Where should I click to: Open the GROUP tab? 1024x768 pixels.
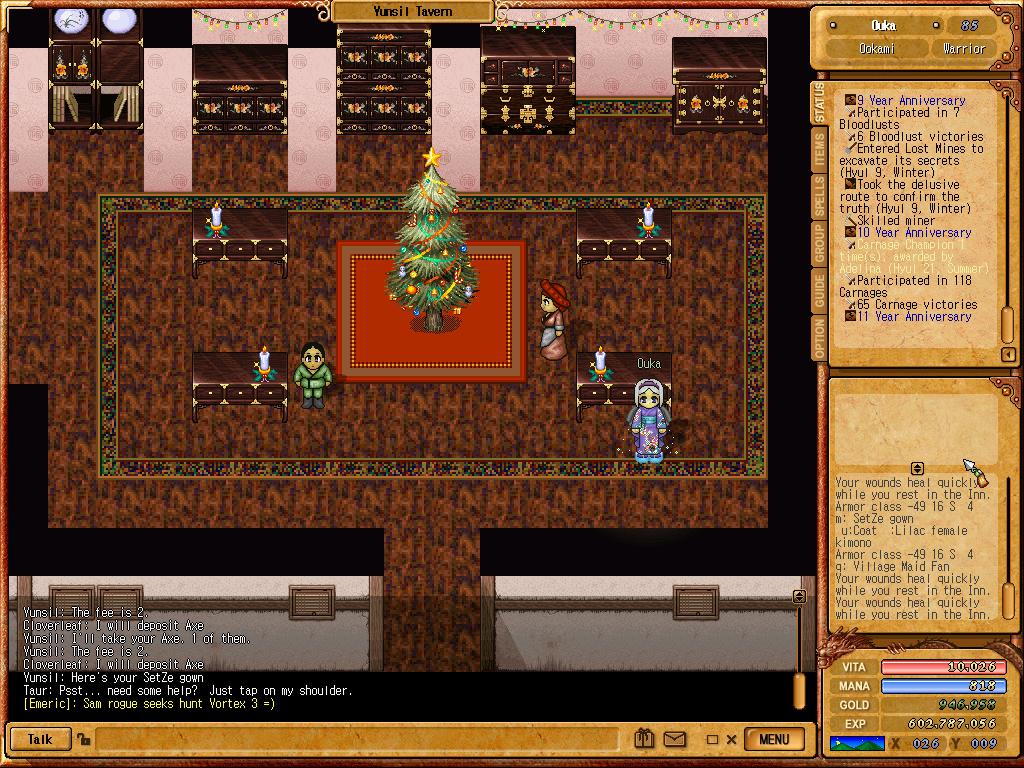(821, 243)
